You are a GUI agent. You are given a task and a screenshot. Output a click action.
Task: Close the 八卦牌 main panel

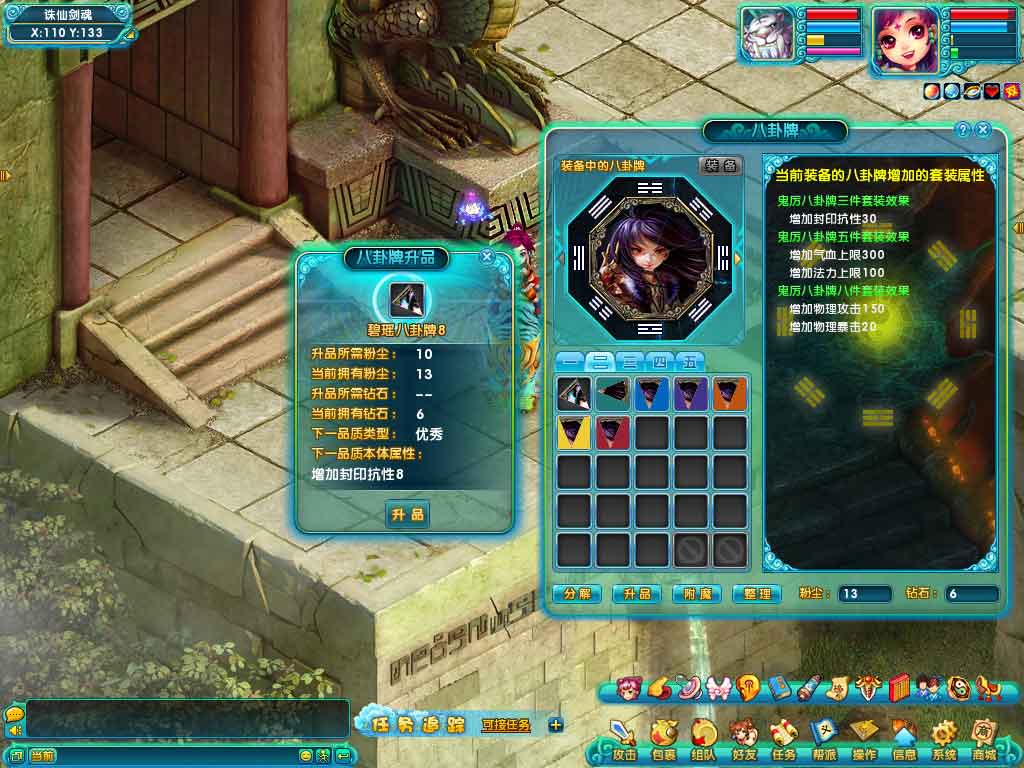pos(983,130)
